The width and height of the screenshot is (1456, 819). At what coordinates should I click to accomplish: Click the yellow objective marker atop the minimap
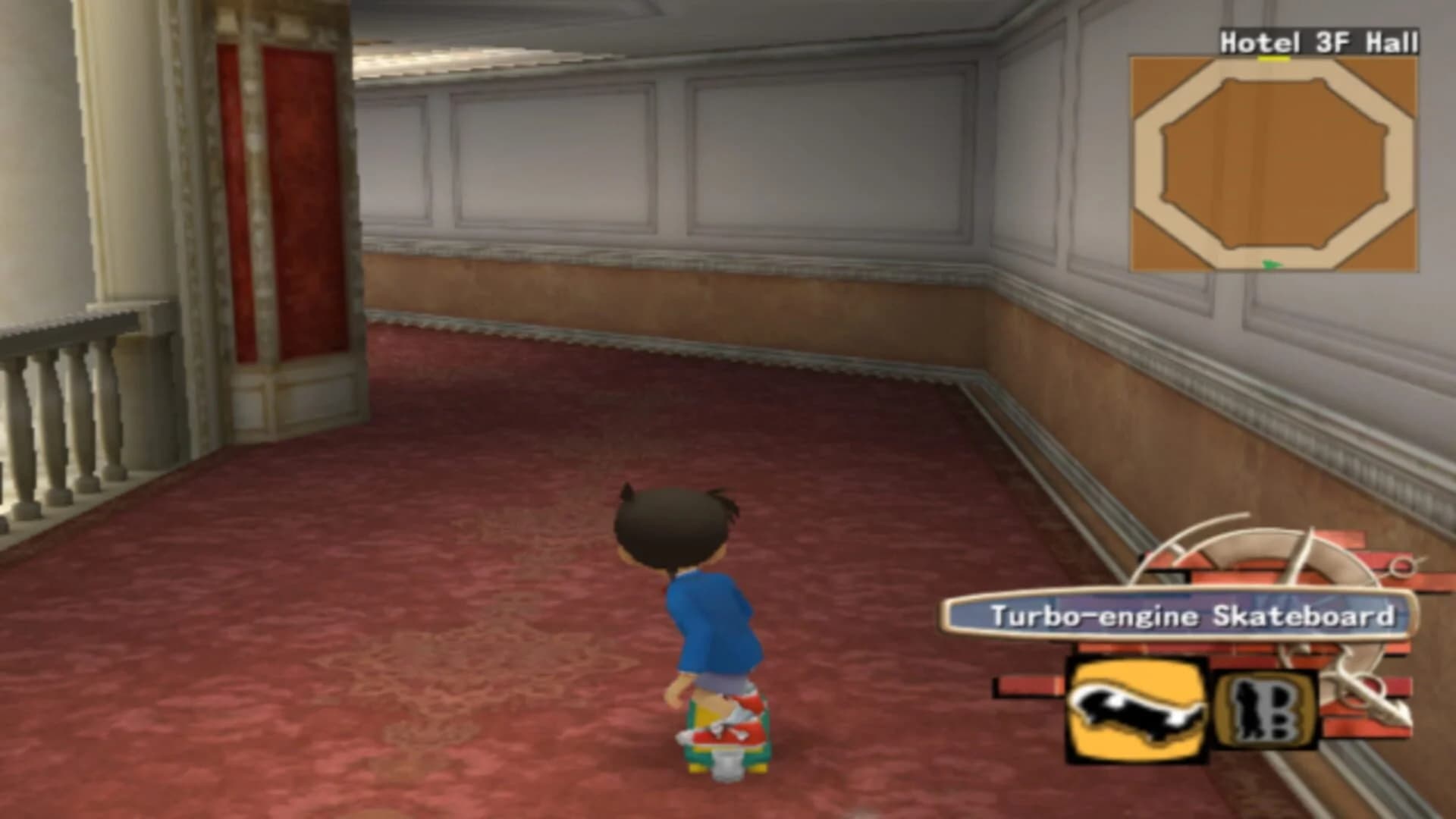tap(1276, 58)
